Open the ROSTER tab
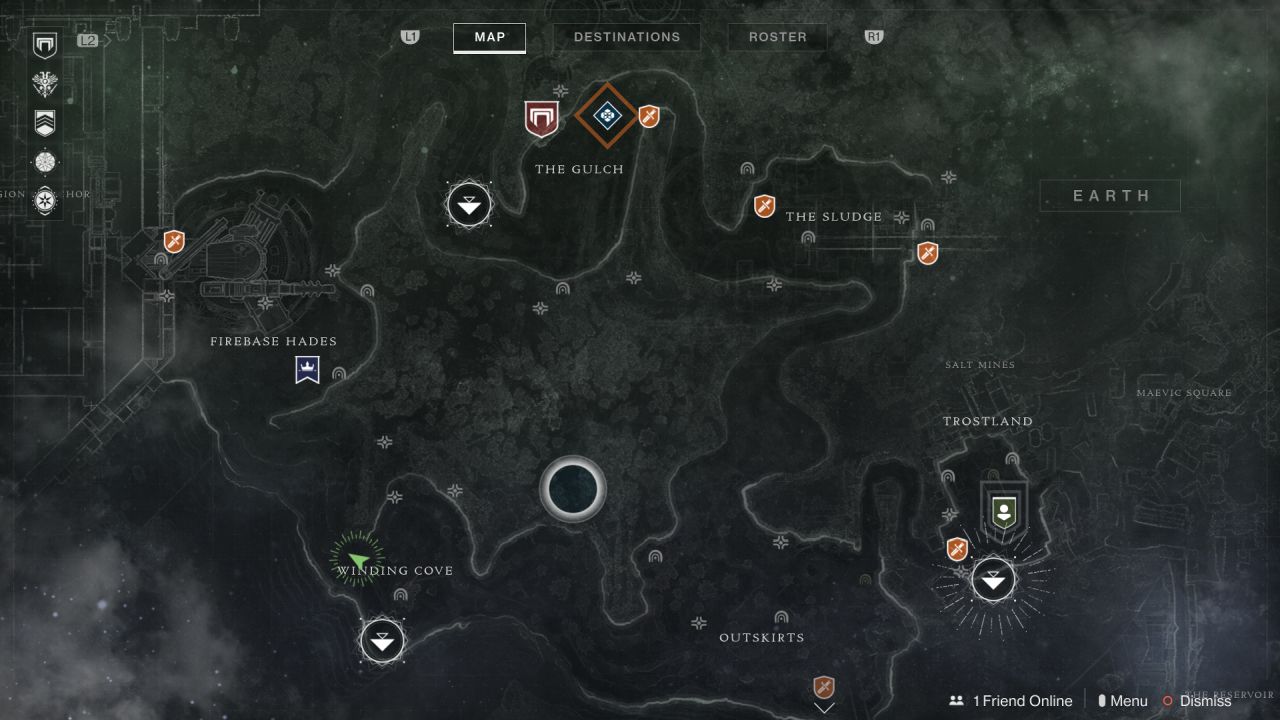This screenshot has height=720, width=1280. (777, 37)
